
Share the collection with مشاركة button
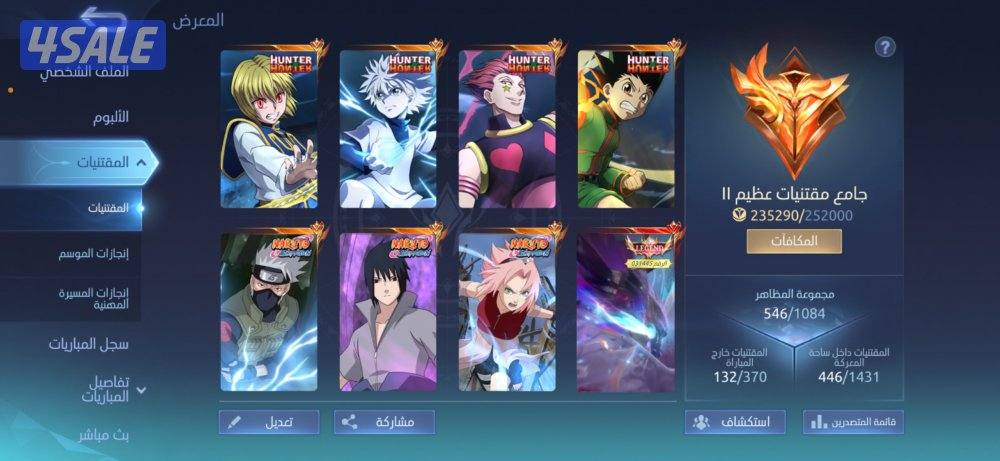point(384,422)
